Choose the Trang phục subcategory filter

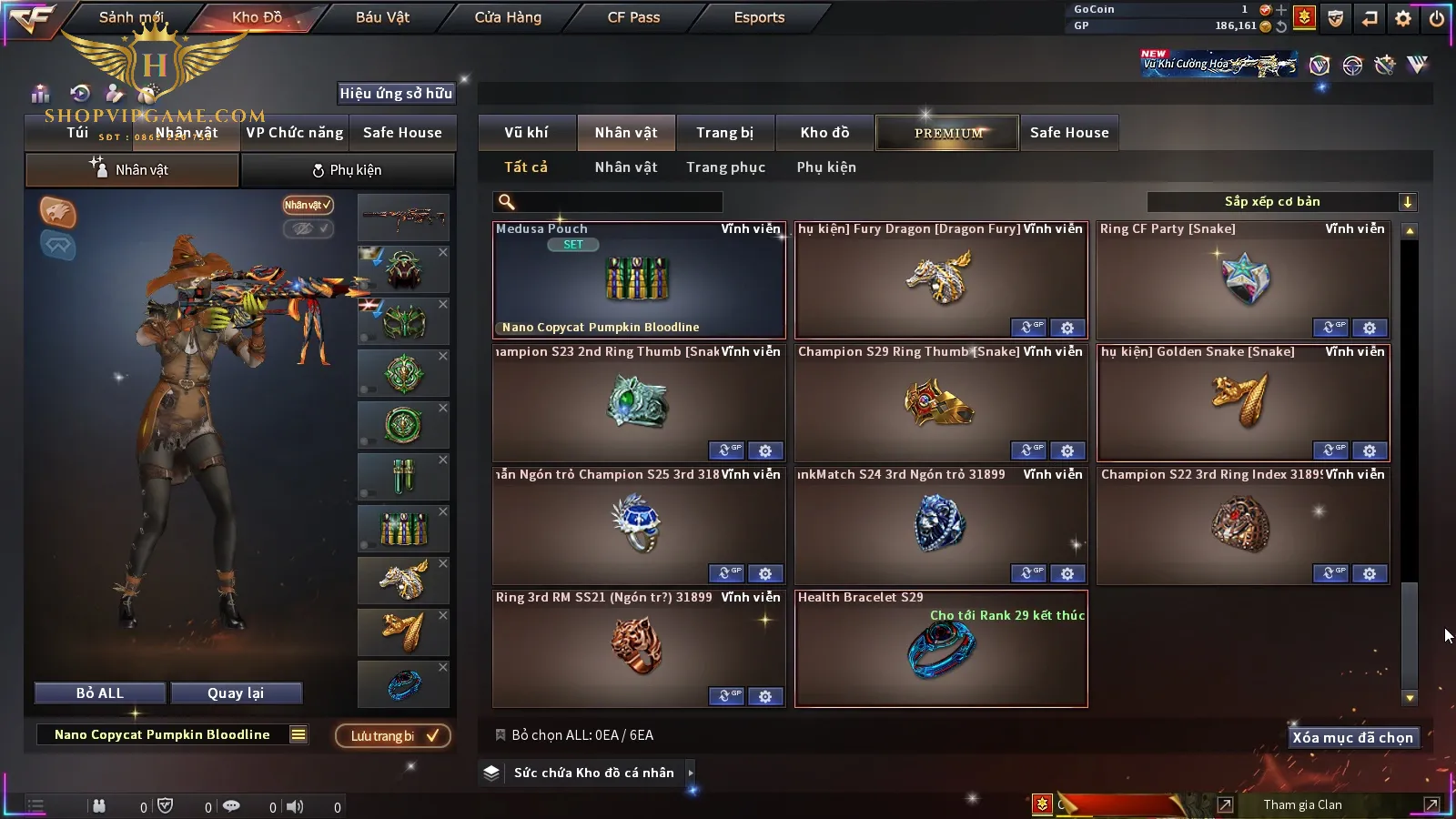[x=725, y=167]
